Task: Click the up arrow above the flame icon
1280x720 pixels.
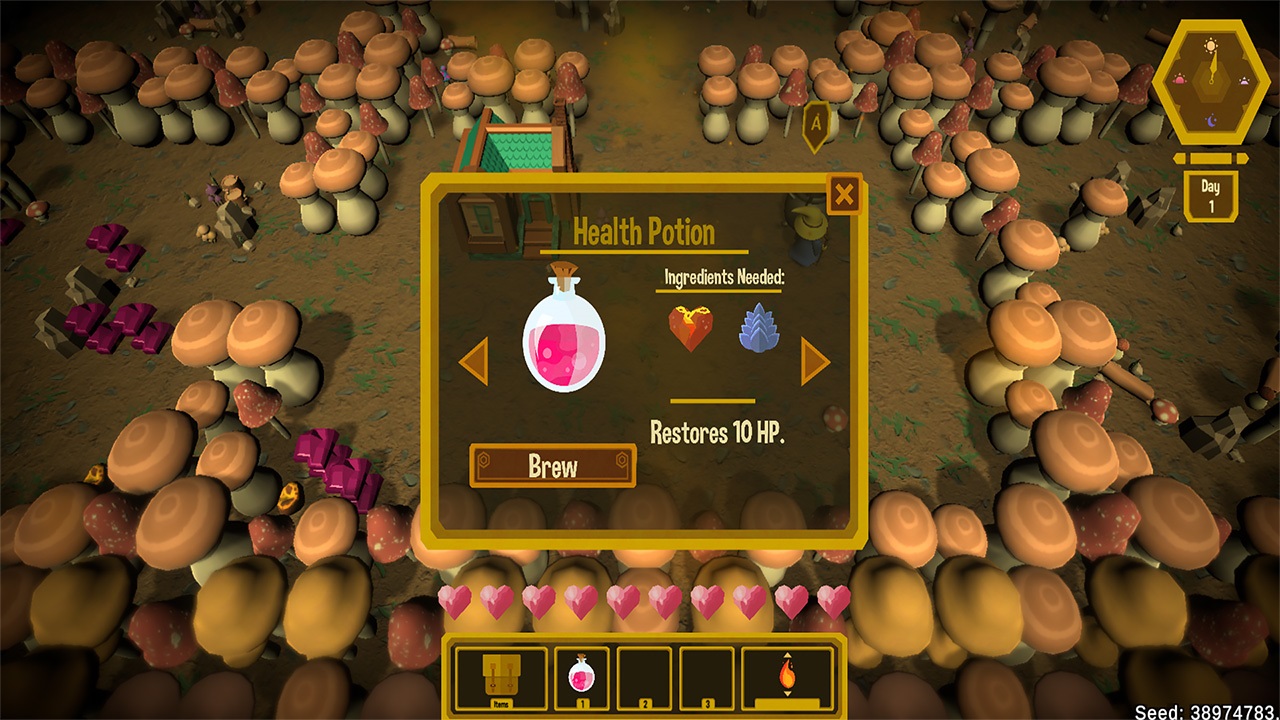Action: tap(787, 654)
